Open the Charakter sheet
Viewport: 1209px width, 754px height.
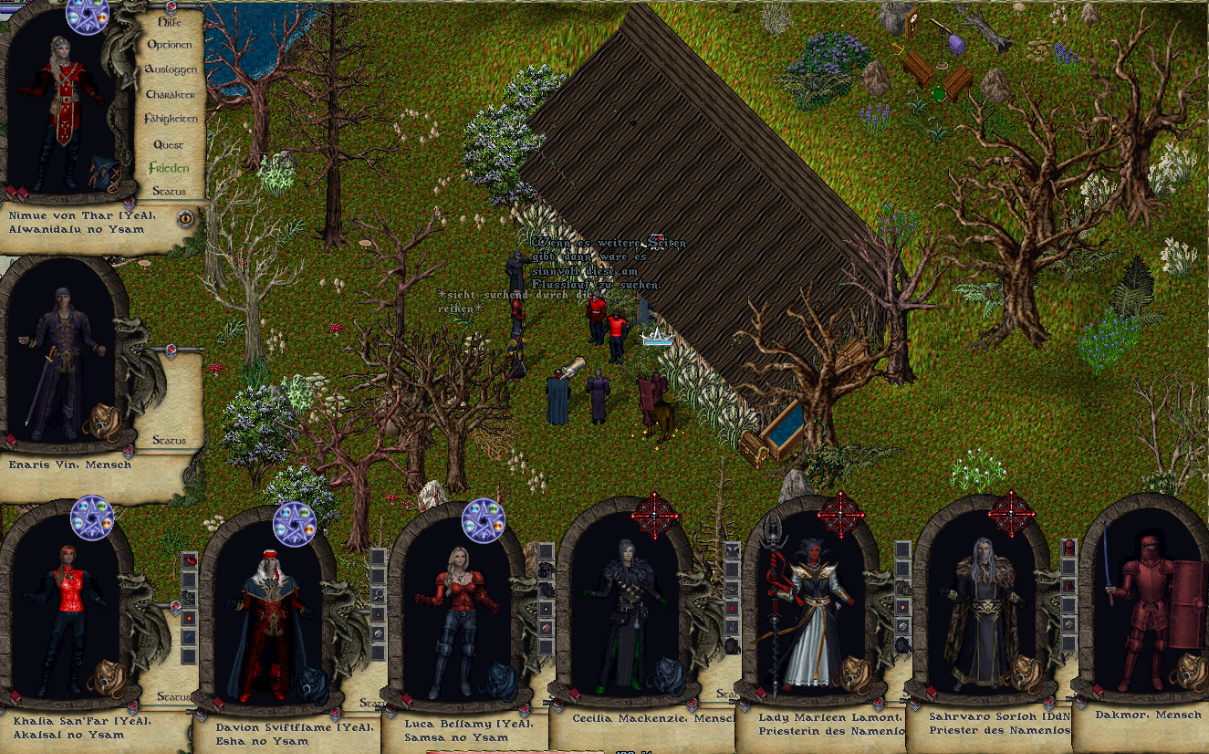tap(170, 94)
